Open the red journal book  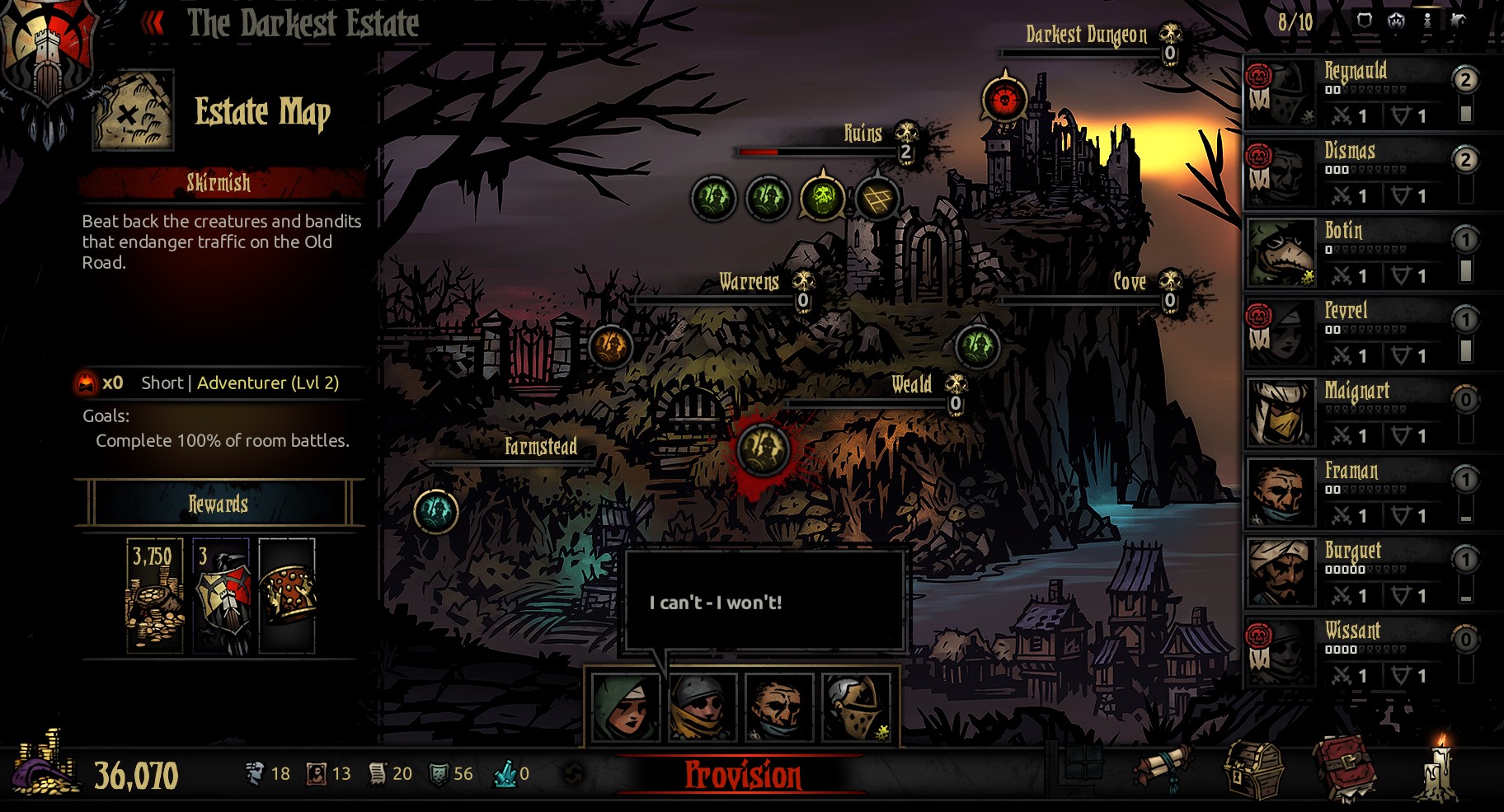tap(1345, 768)
